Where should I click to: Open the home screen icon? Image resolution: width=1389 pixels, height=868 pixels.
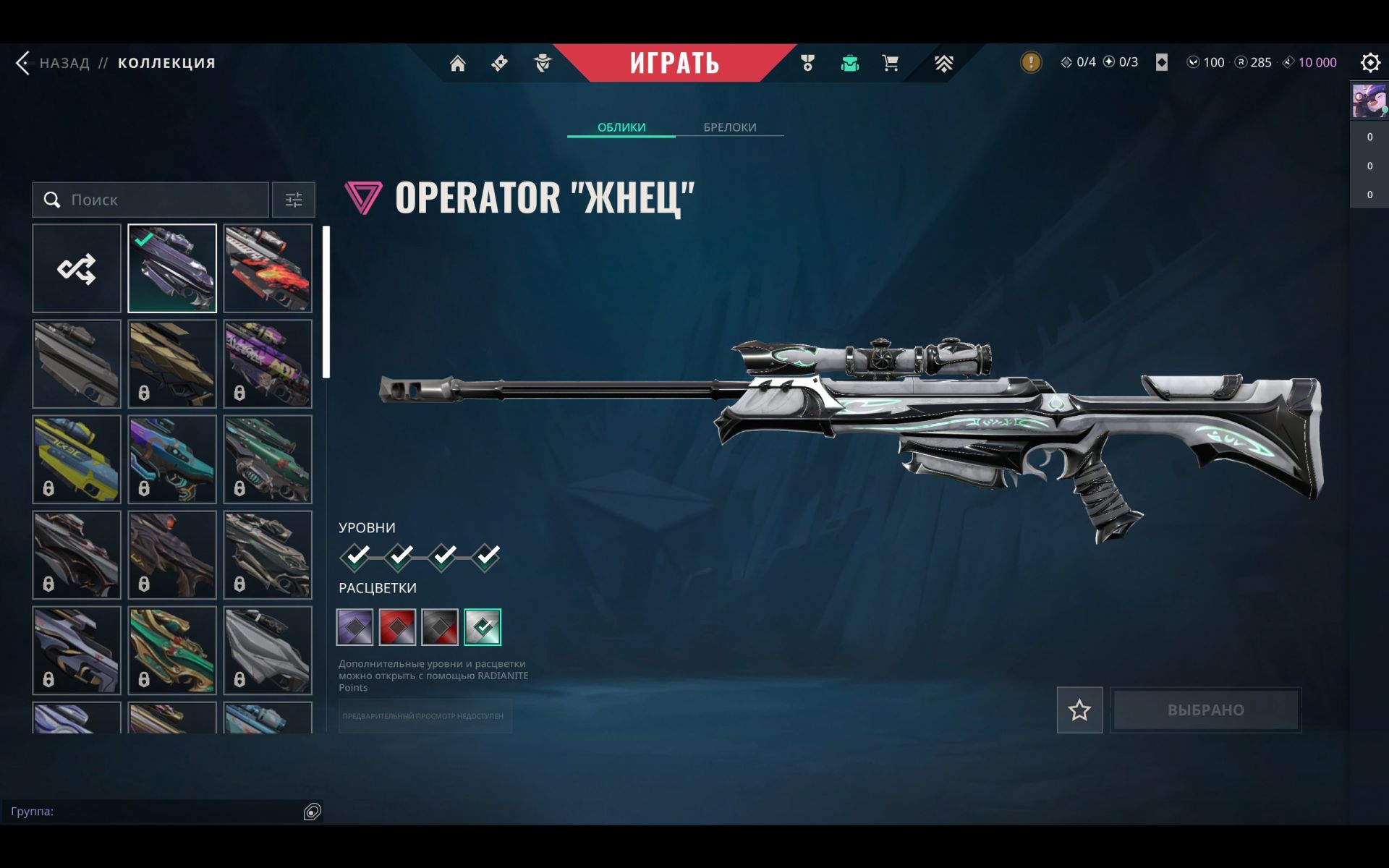click(x=457, y=64)
